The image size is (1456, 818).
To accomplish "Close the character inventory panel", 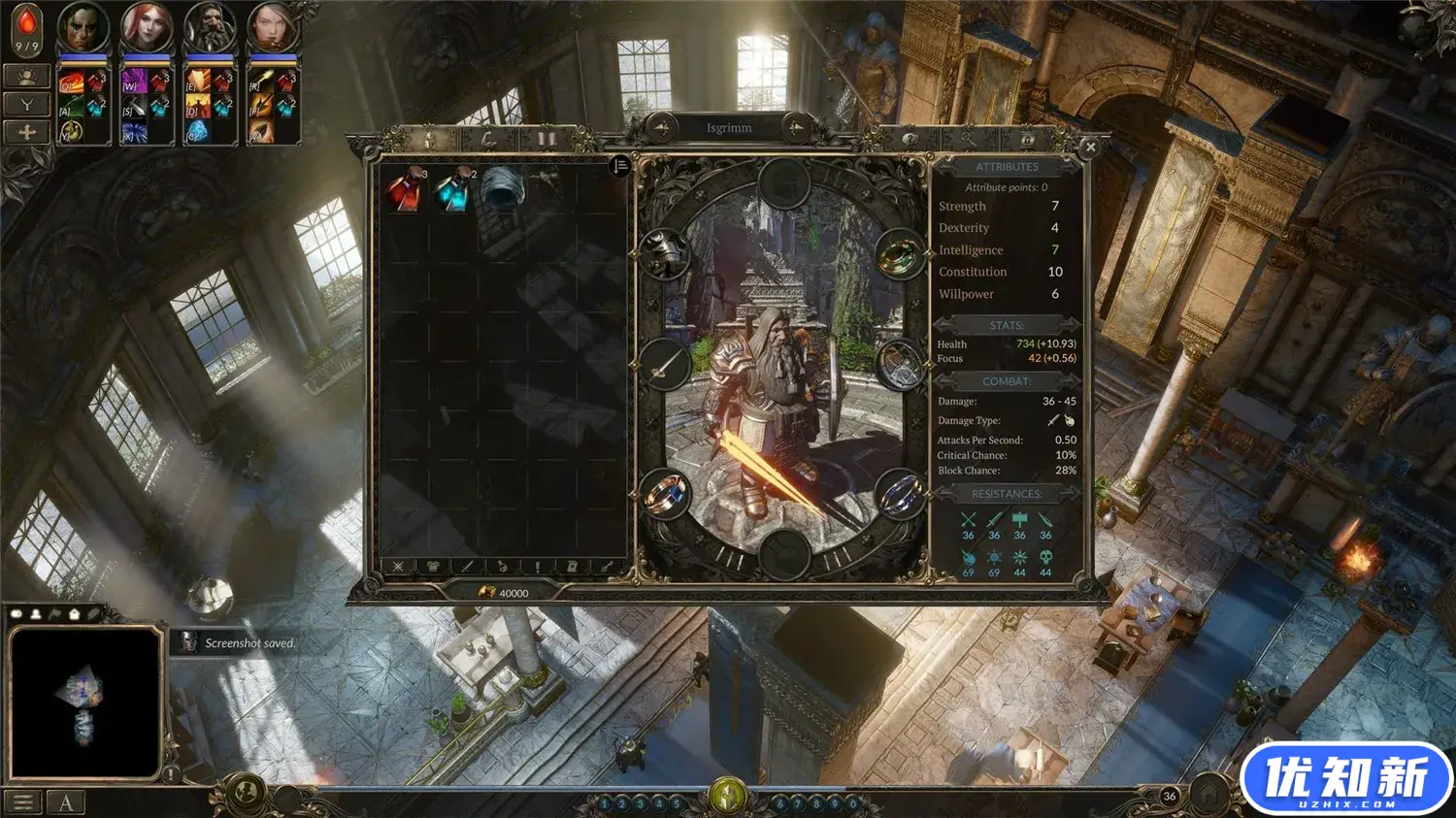I will coord(1090,147).
